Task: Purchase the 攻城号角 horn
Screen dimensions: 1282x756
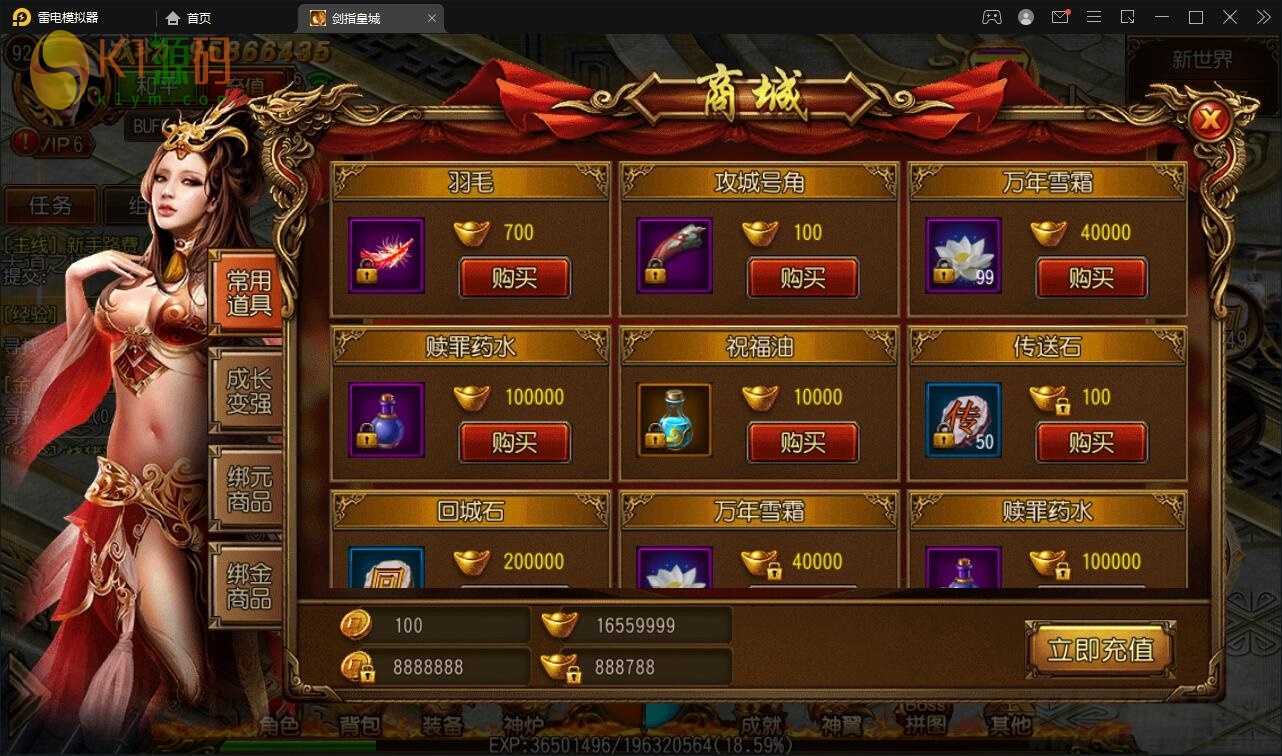Action: tap(802, 278)
